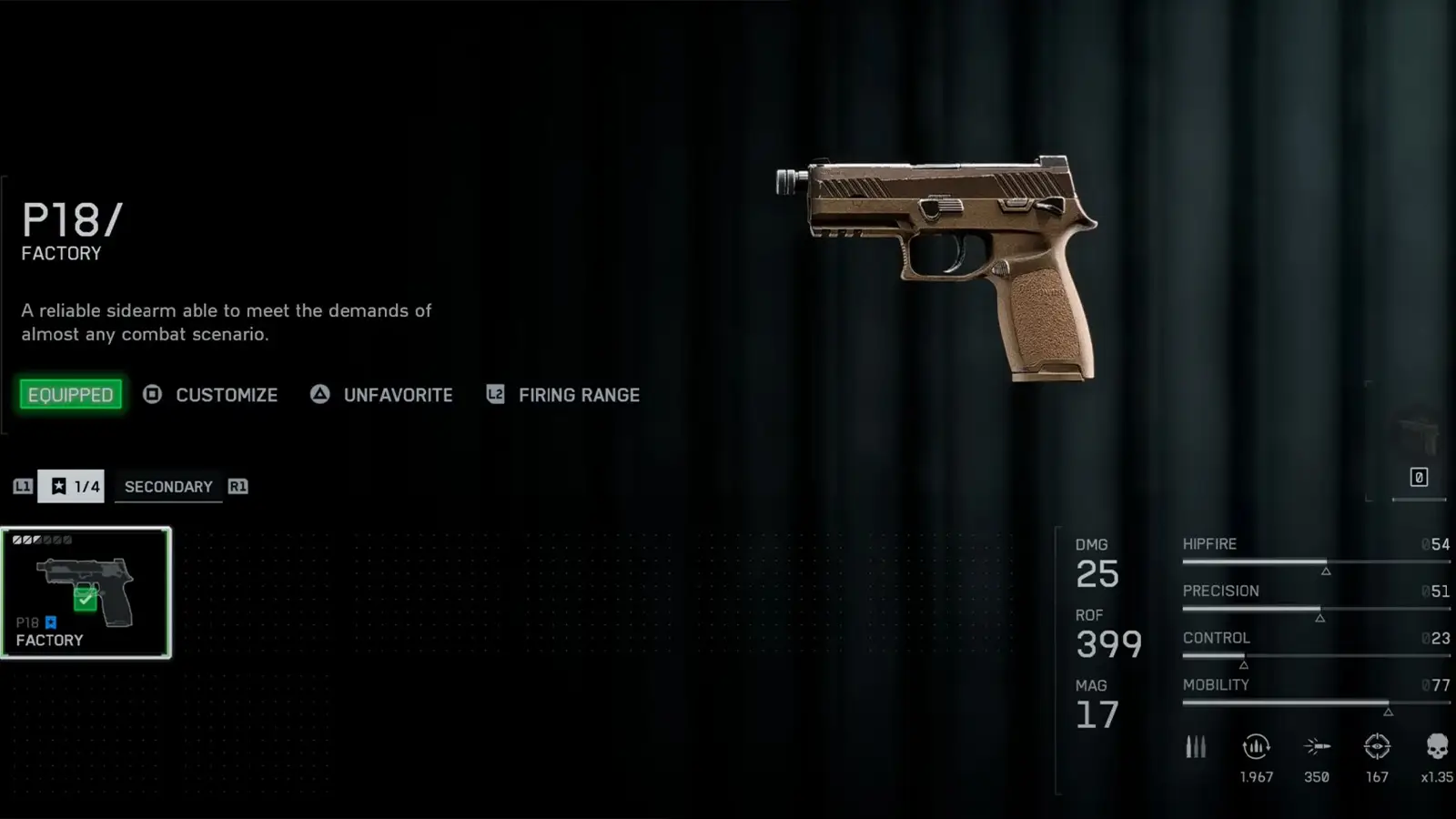The height and width of the screenshot is (819, 1456).
Task: Open the Favorites 1/4 category
Action: [71, 486]
